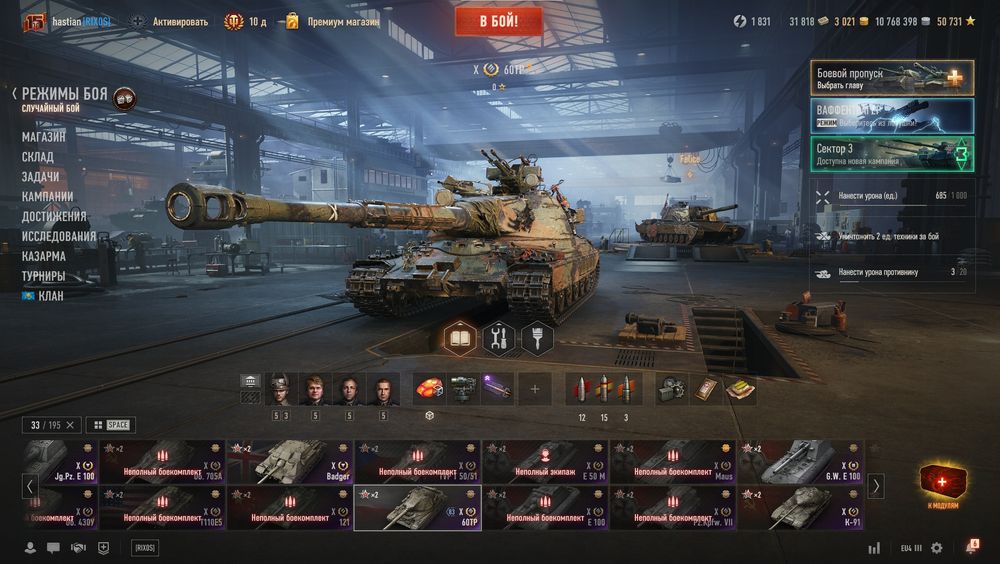Click the empty equipment slot with plus sign
This screenshot has height=564, width=1000.
click(534, 389)
